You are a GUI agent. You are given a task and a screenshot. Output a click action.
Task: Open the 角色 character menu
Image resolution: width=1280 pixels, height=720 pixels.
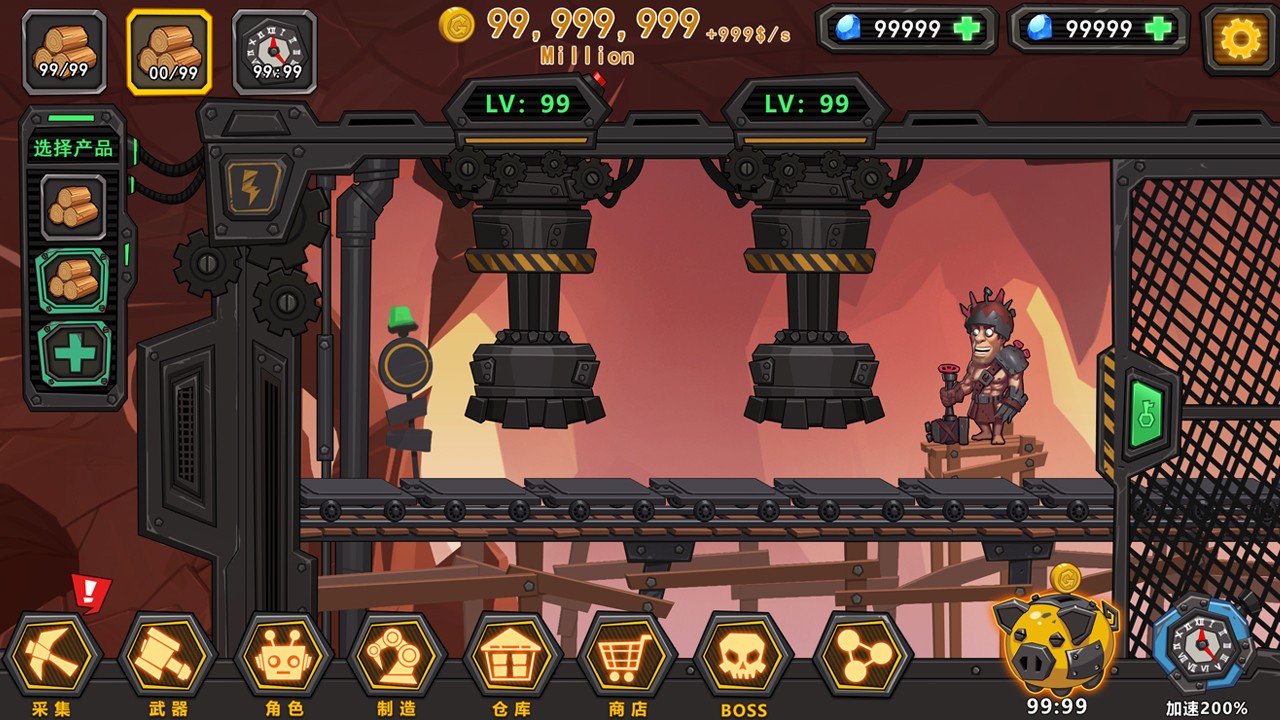tap(283, 656)
